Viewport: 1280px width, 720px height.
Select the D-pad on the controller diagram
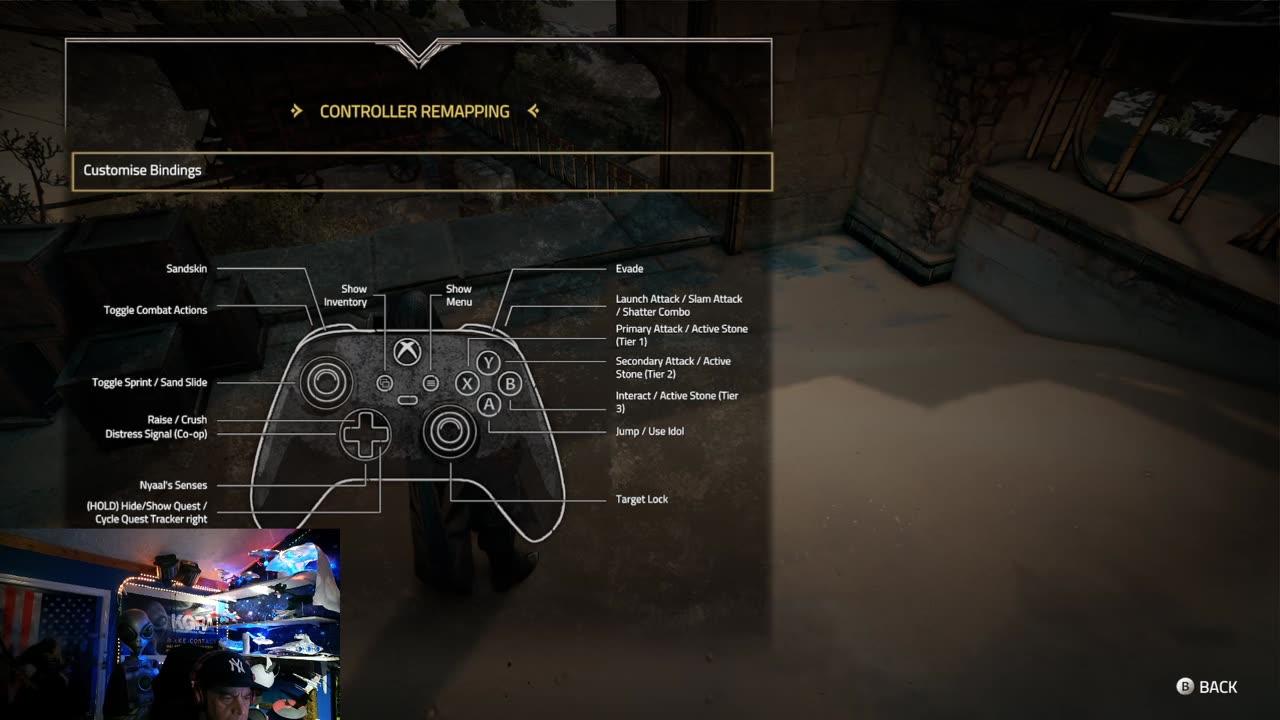point(365,435)
